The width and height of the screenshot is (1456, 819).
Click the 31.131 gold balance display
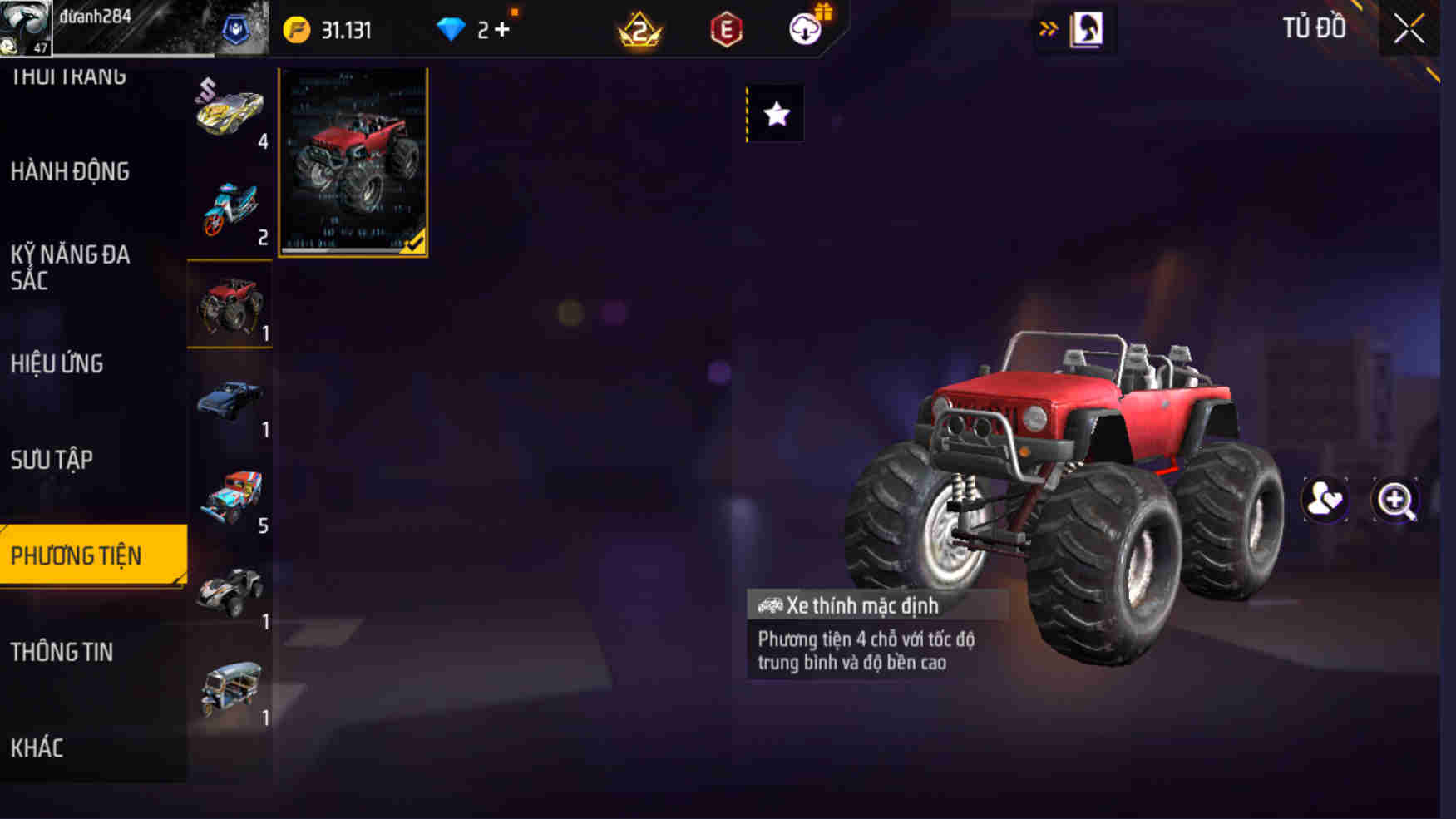pyautogui.click(x=345, y=29)
